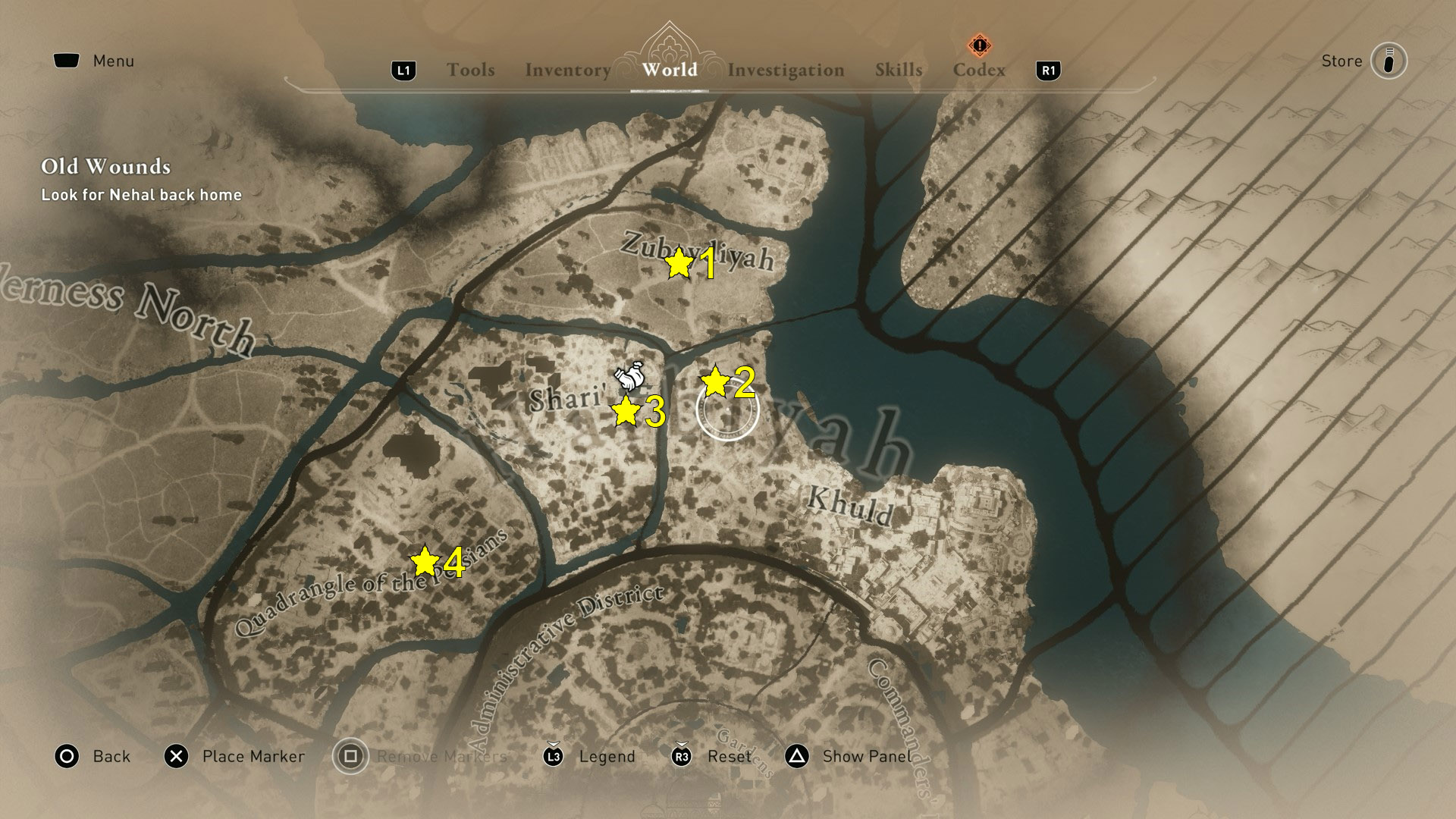
Task: Click the Store coin pouch icon
Action: pos(1388,61)
